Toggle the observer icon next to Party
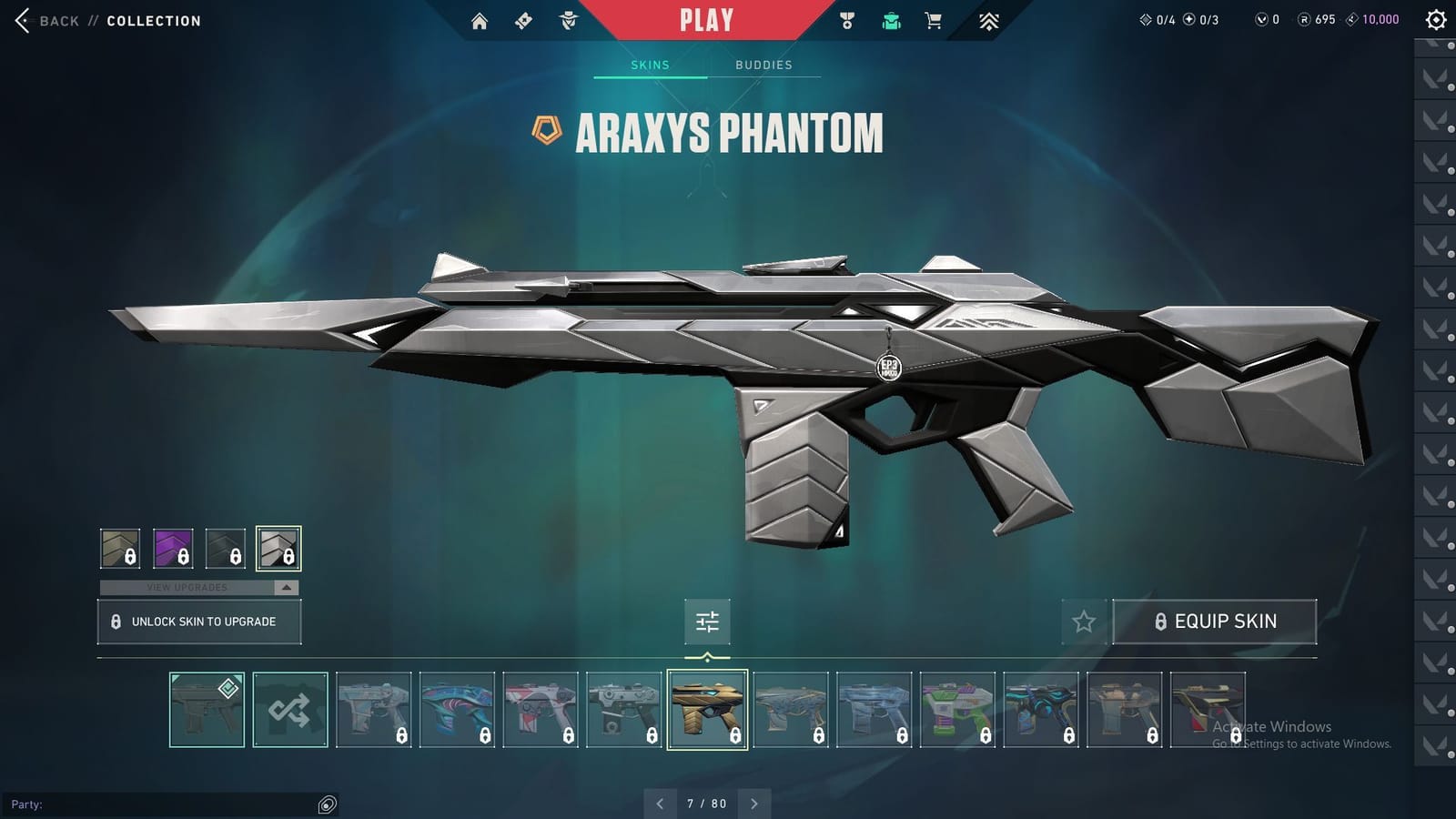This screenshot has width=1456, height=819. (x=325, y=804)
